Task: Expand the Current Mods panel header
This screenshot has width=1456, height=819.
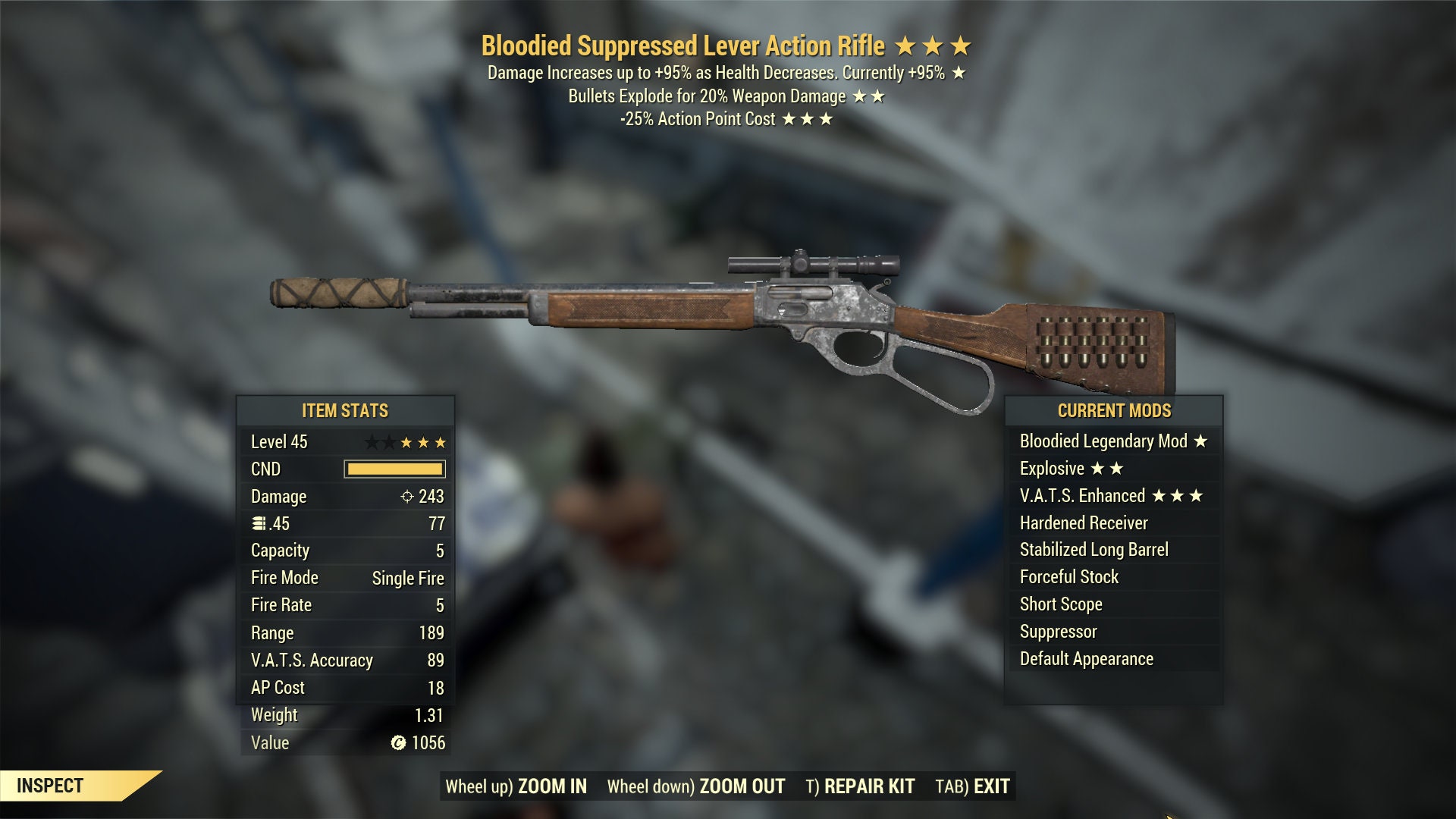Action: [x=1113, y=411]
